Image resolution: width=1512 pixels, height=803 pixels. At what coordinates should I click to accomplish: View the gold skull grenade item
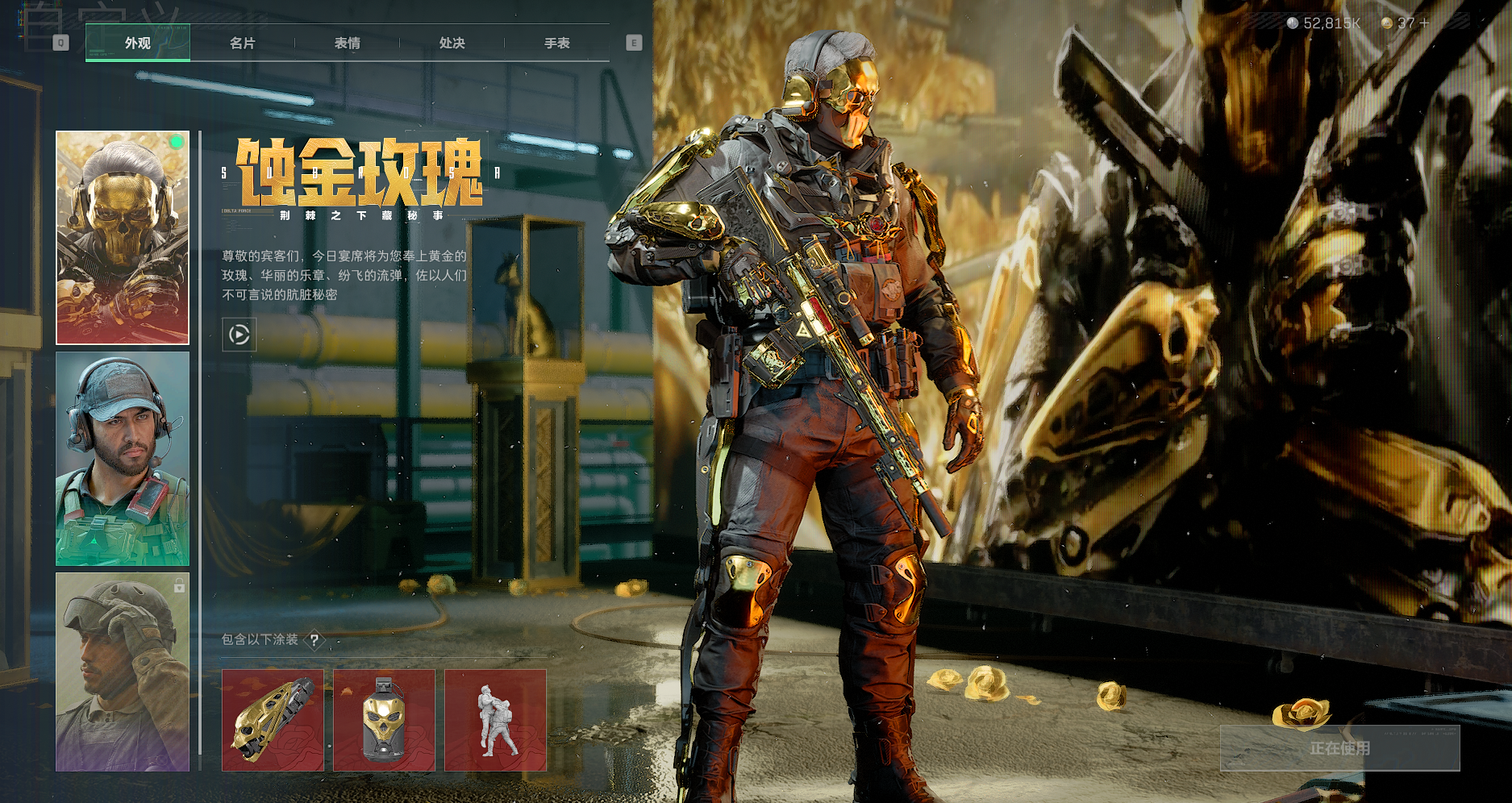[x=384, y=720]
